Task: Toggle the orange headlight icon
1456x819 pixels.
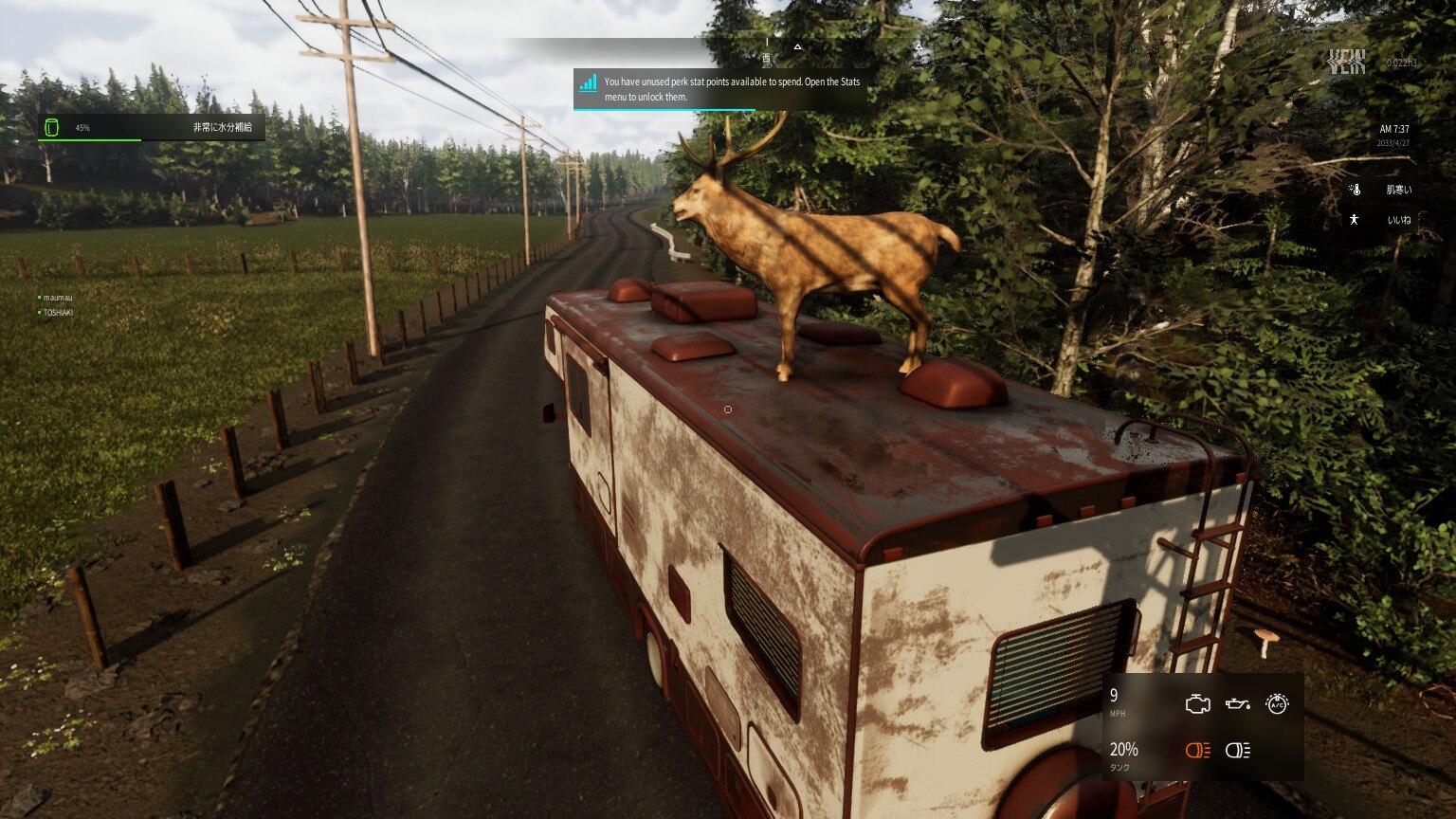Action: 1198,751
